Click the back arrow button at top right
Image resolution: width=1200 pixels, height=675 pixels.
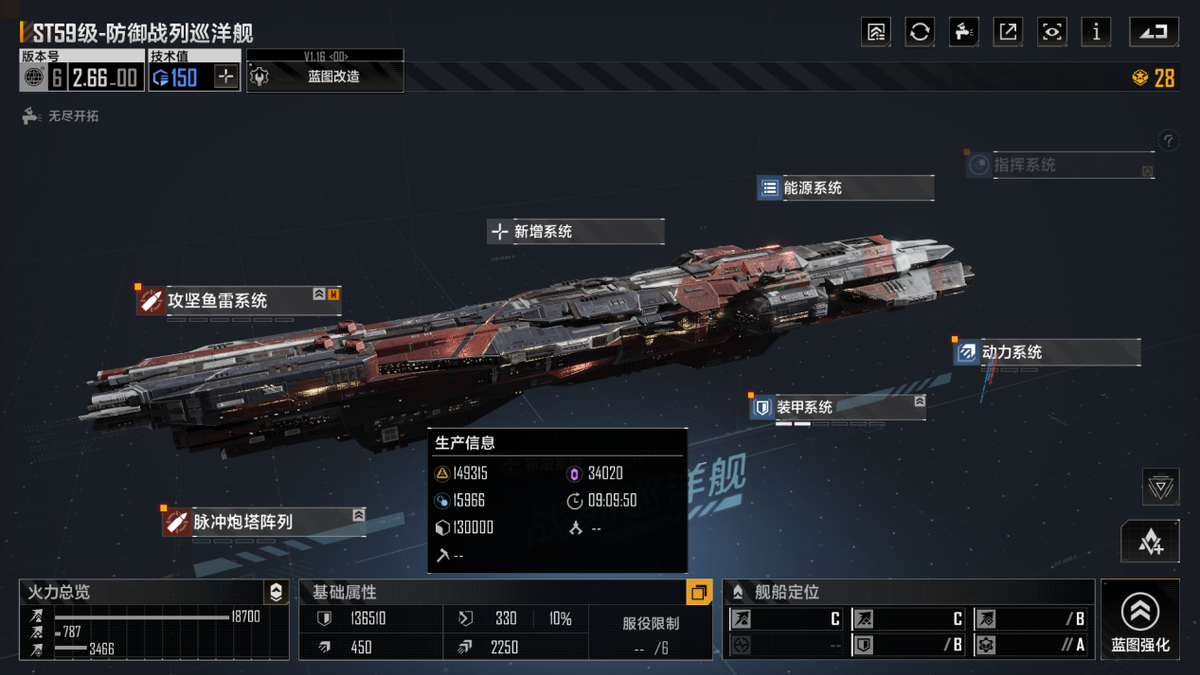tap(1154, 32)
